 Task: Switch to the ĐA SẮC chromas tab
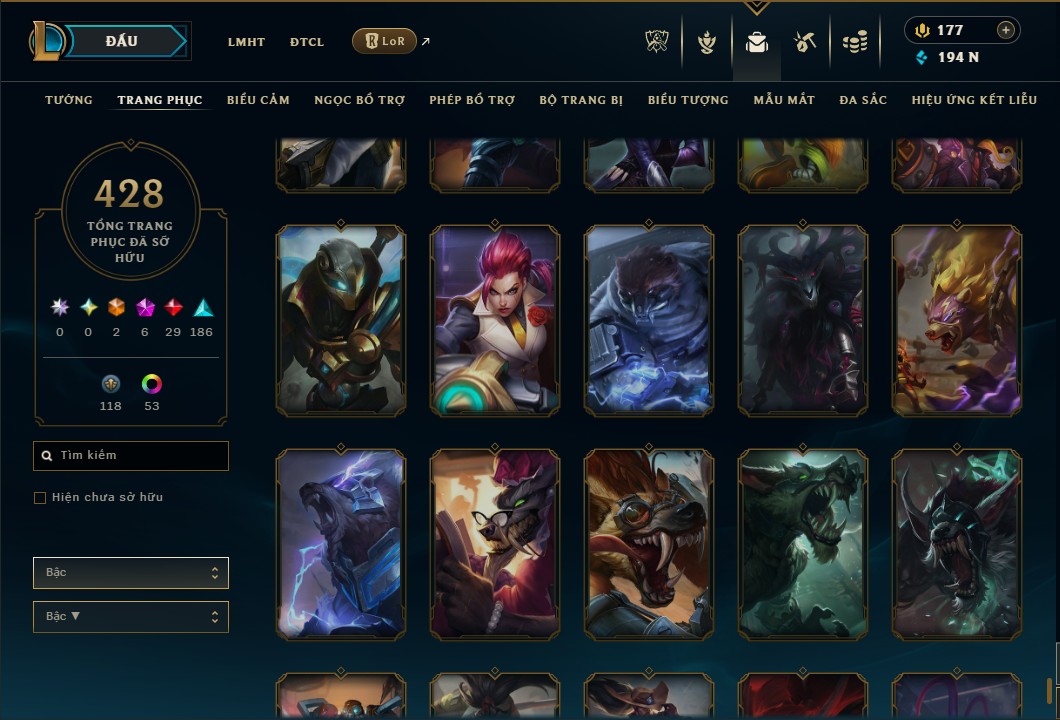[x=863, y=100]
